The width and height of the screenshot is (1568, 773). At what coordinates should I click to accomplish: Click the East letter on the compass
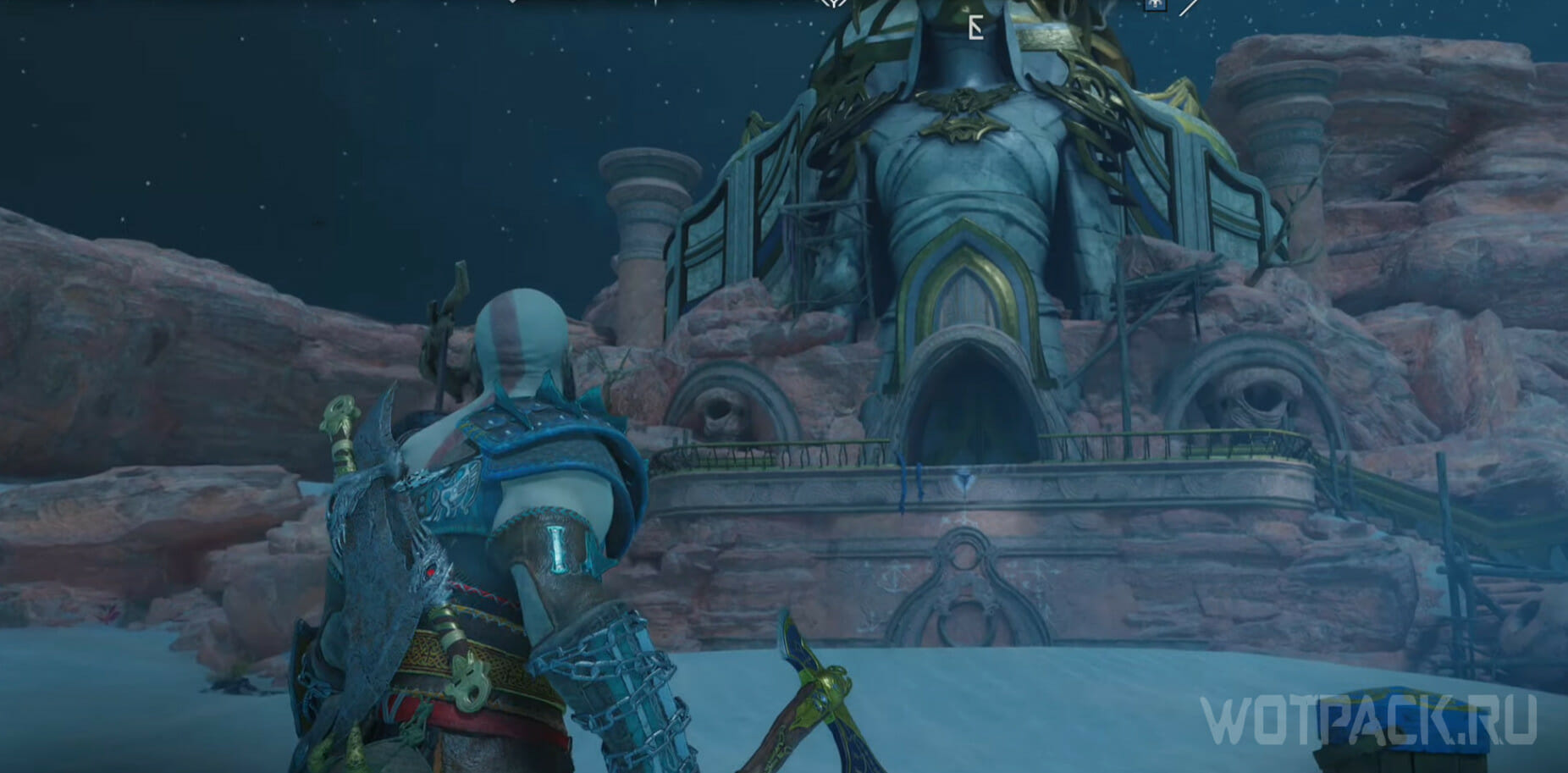[975, 30]
